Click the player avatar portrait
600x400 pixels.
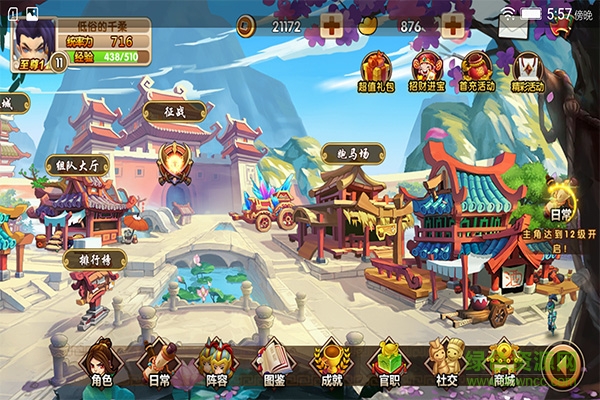[x=31, y=42]
